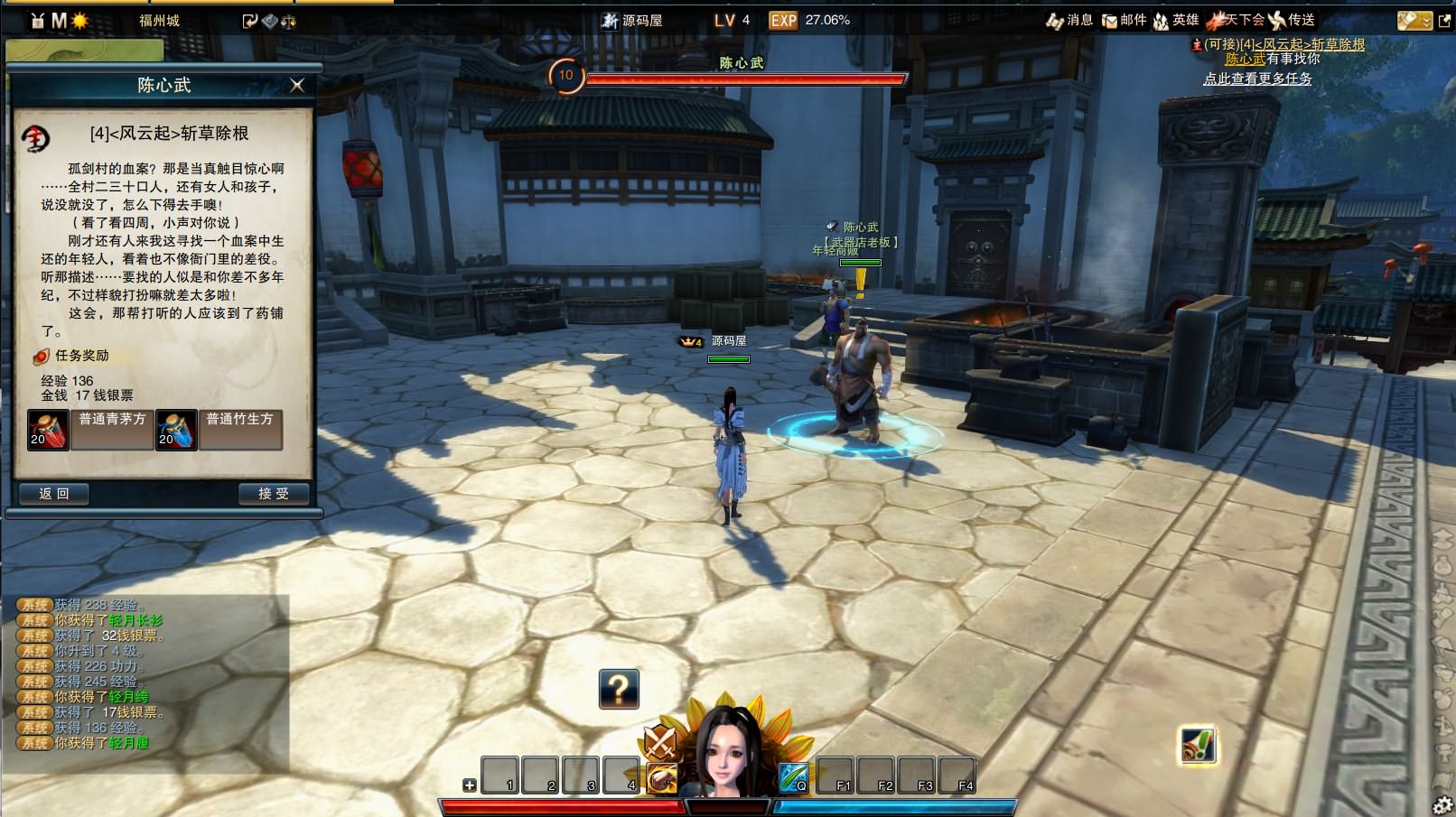Open the 英雄 hero menu
This screenshot has width=1456, height=817.
(x=1176, y=20)
